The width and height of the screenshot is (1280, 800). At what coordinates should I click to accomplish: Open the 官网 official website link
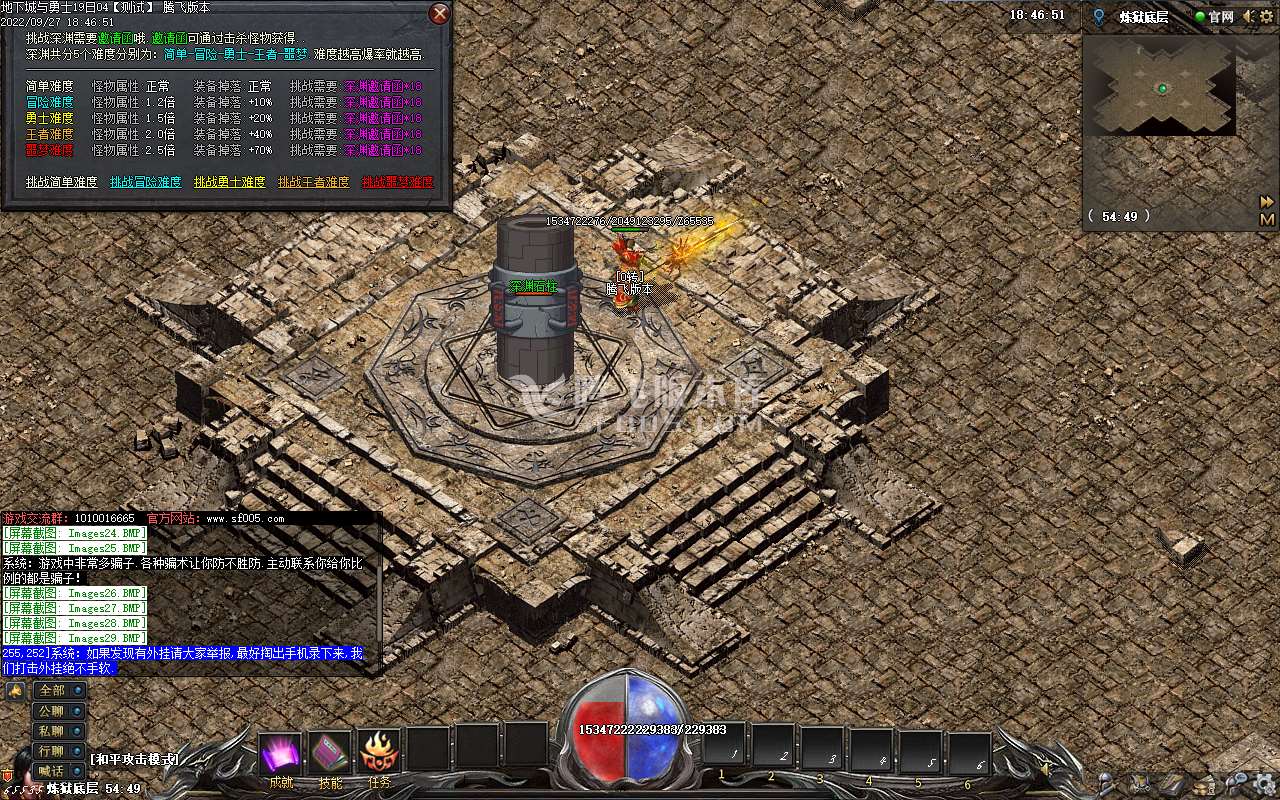coord(1214,17)
